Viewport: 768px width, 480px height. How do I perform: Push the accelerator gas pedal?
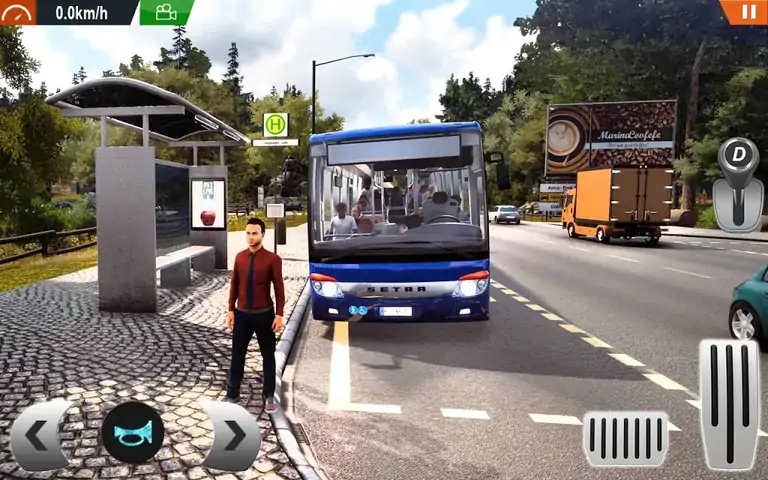(728, 403)
